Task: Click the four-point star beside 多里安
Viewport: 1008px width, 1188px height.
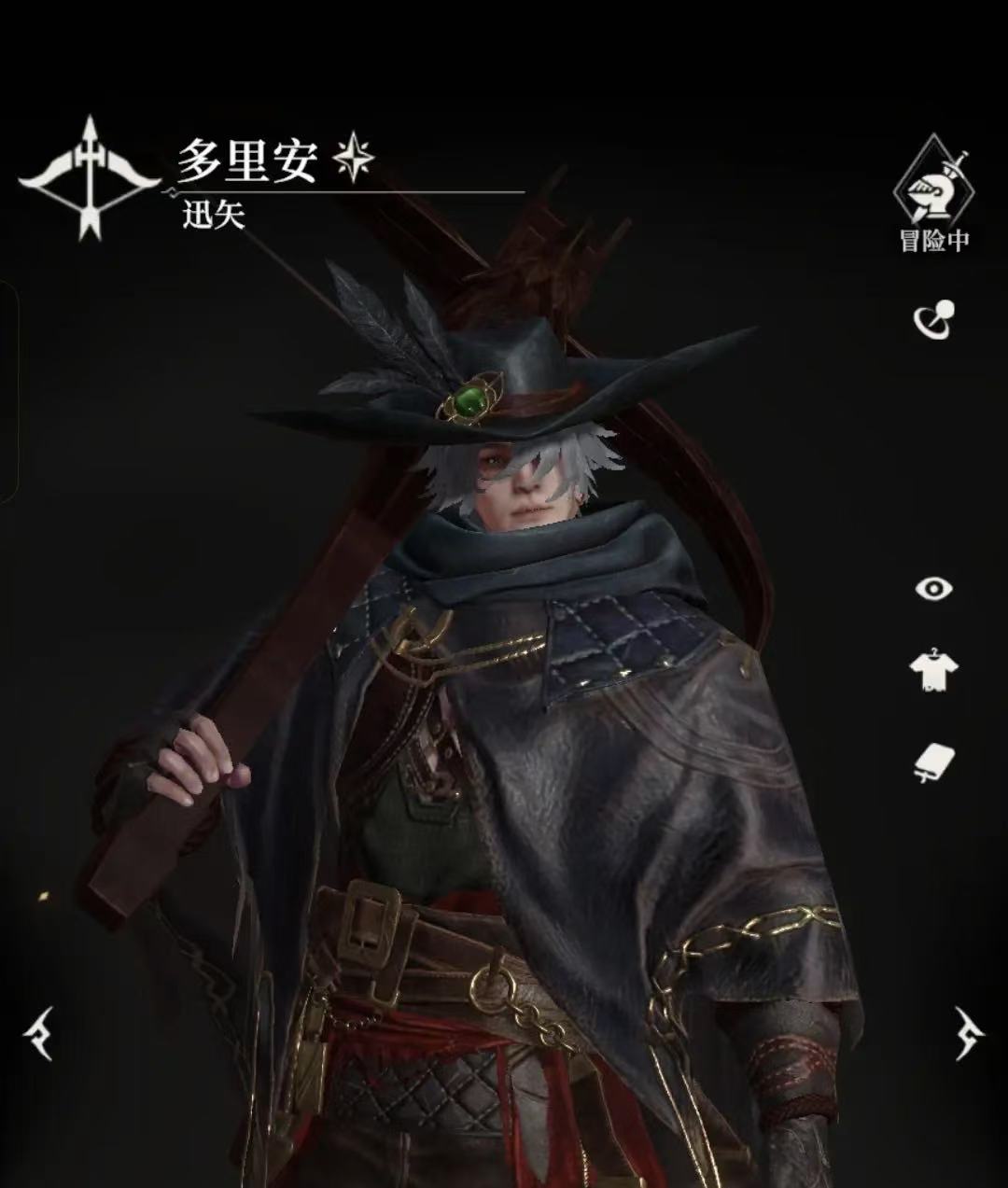Action: (x=355, y=158)
